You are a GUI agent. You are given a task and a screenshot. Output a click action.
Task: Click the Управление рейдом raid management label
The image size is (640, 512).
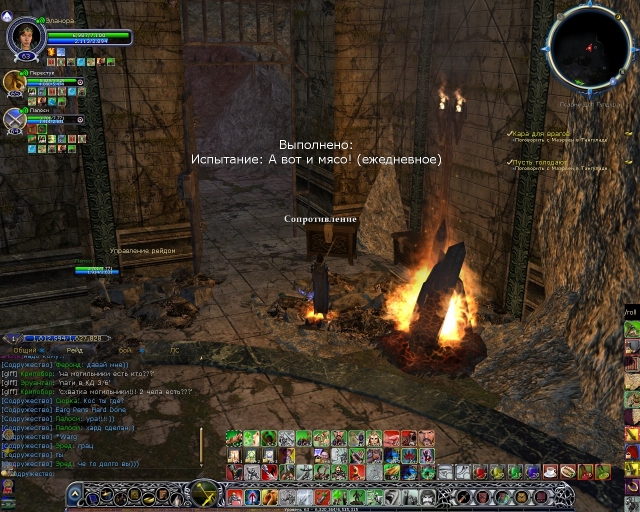[x=142, y=250]
